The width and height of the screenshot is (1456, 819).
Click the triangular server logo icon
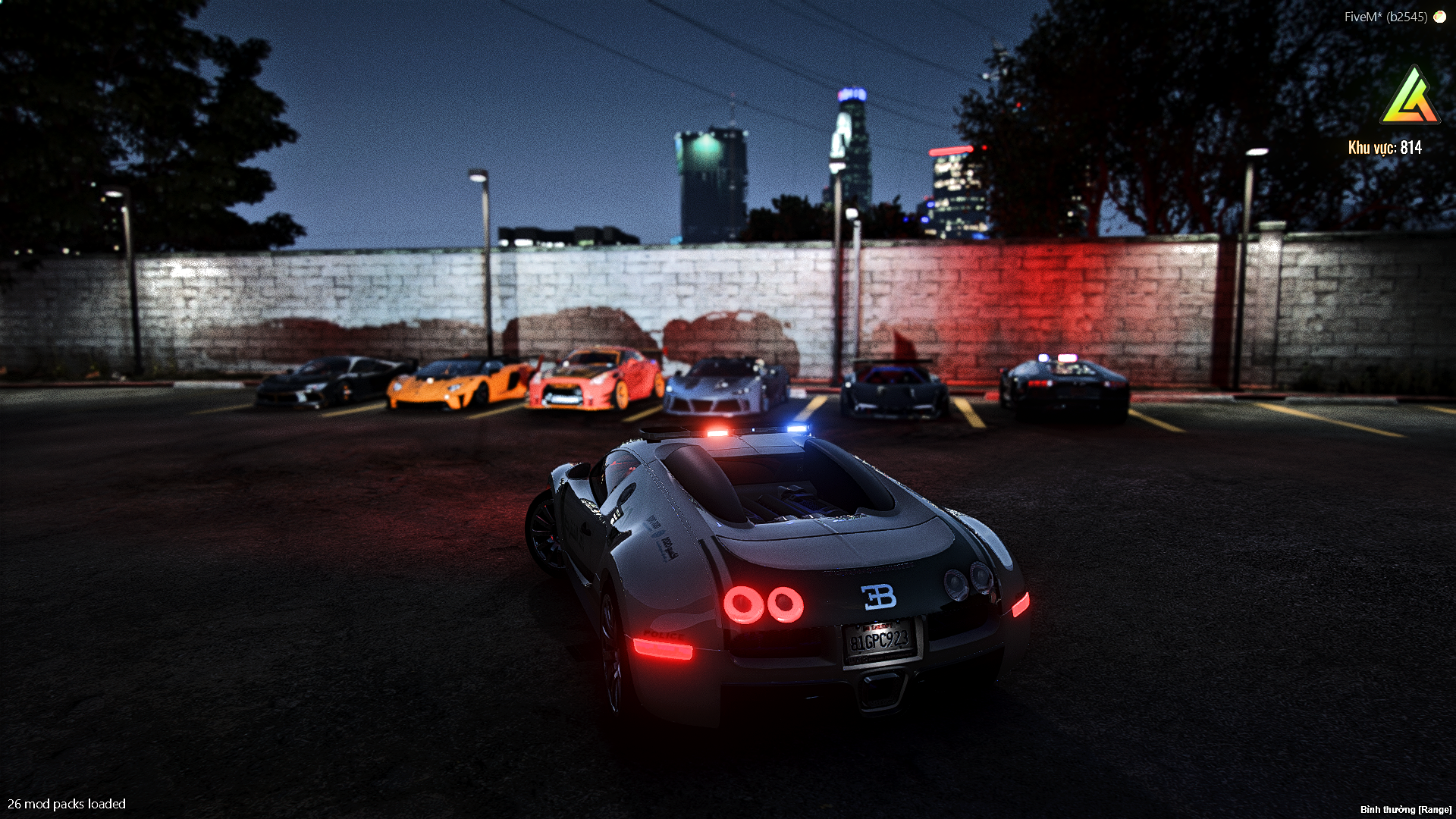[x=1409, y=97]
